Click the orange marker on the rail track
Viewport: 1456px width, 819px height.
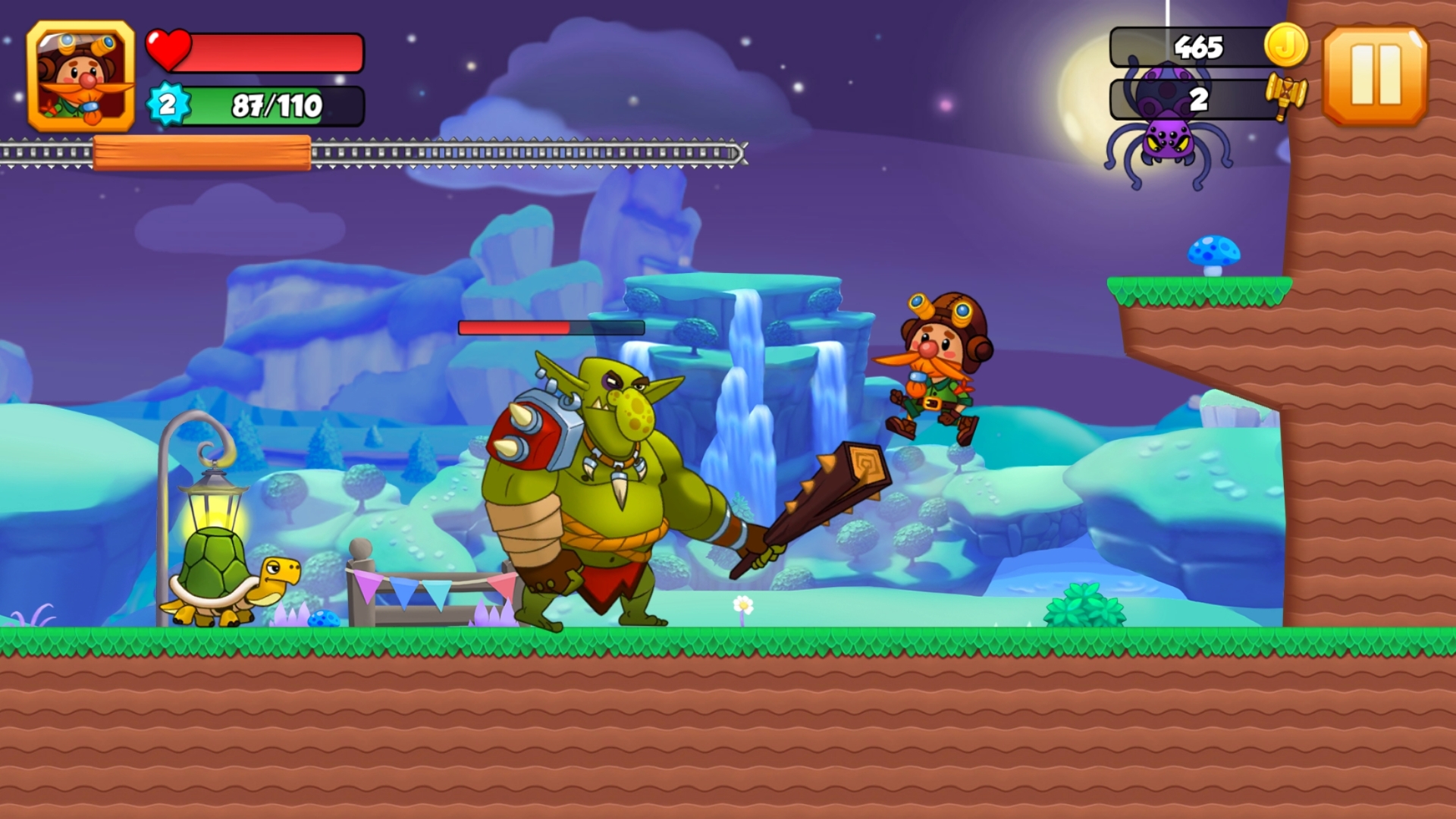(x=201, y=152)
